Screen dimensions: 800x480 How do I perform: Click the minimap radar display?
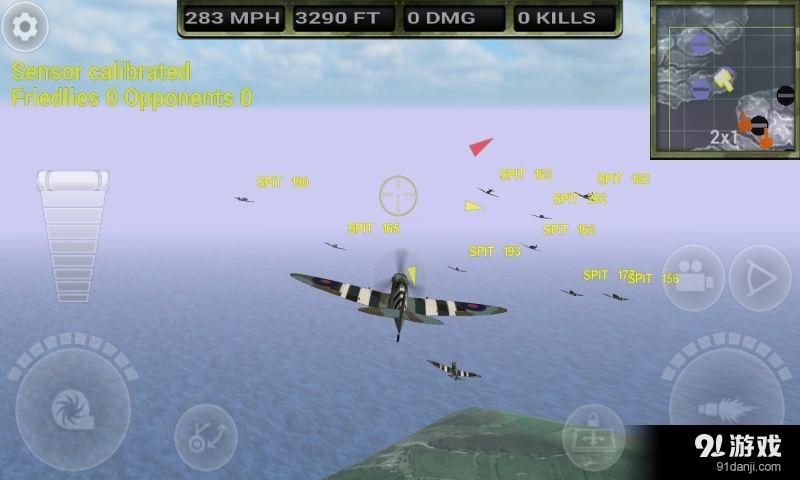click(724, 79)
